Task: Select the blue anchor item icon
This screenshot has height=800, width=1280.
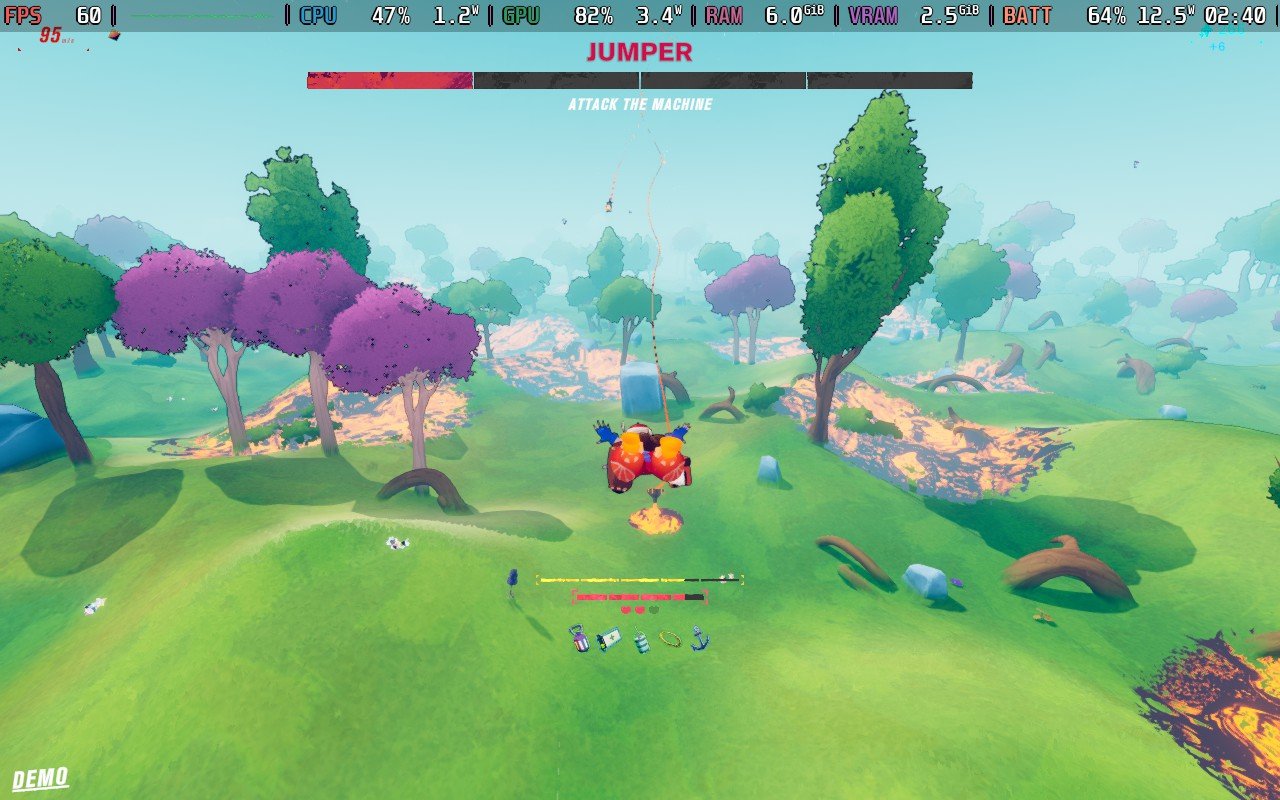Action: coord(699,637)
